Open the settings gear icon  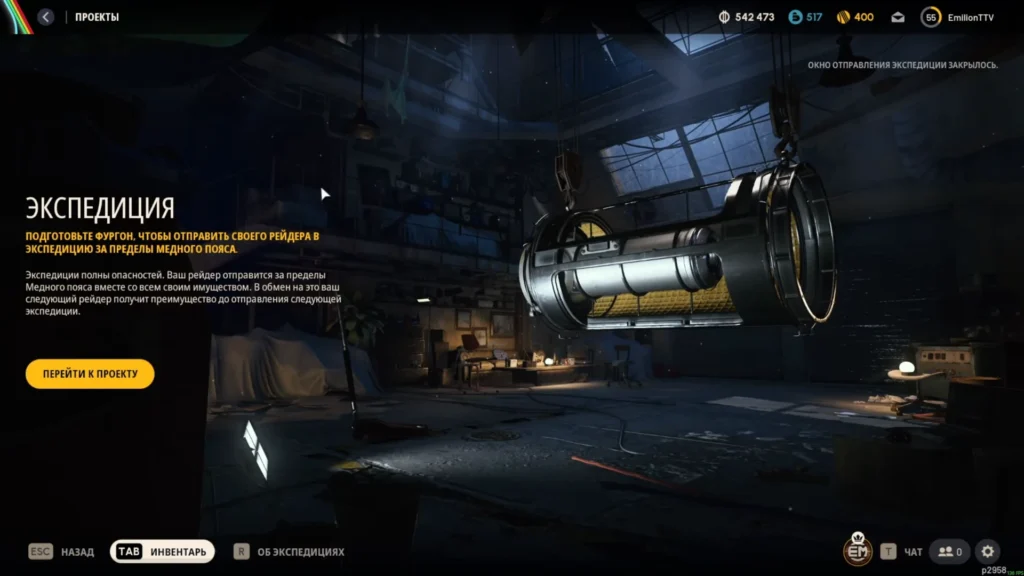click(987, 551)
